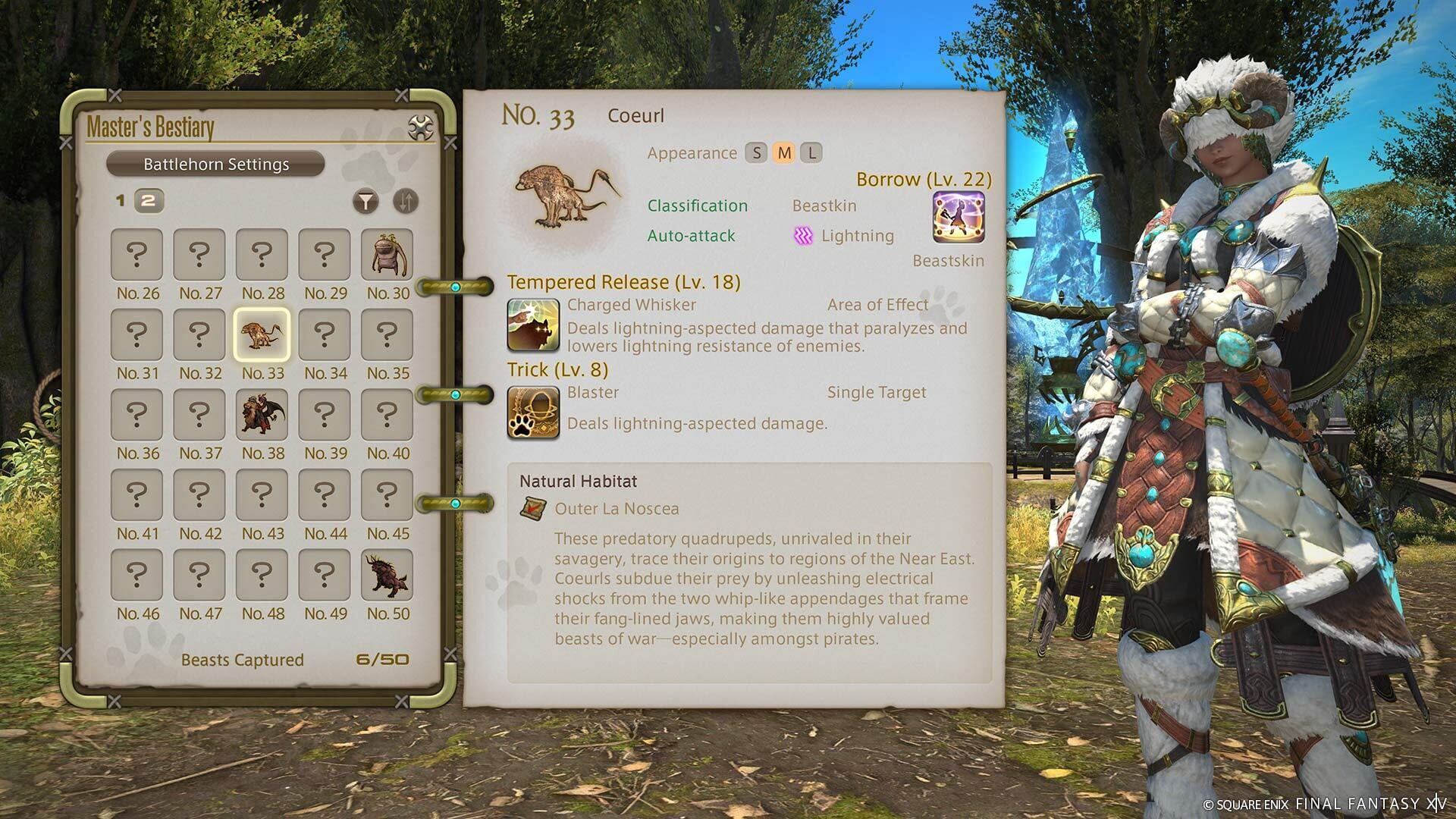Click the sort order arrows icon
Screen dimensions: 1456x819
click(x=406, y=200)
